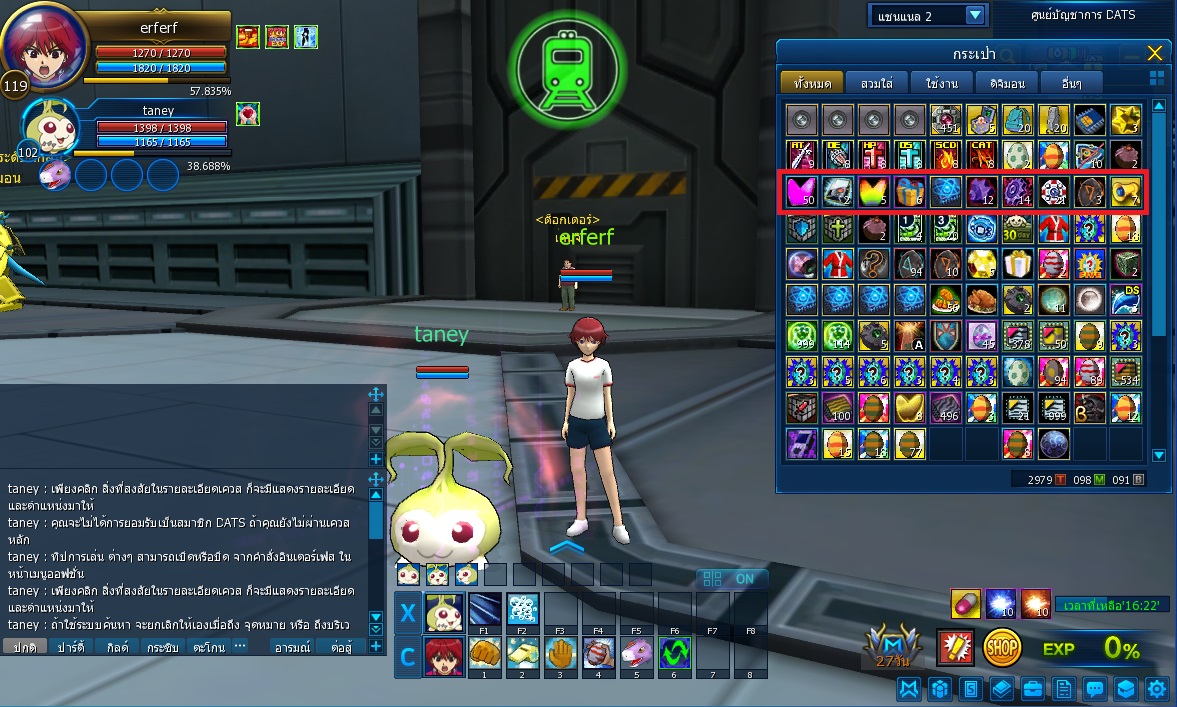Open the gear settings icon
Screen dimensions: 1177x707
1157,688
